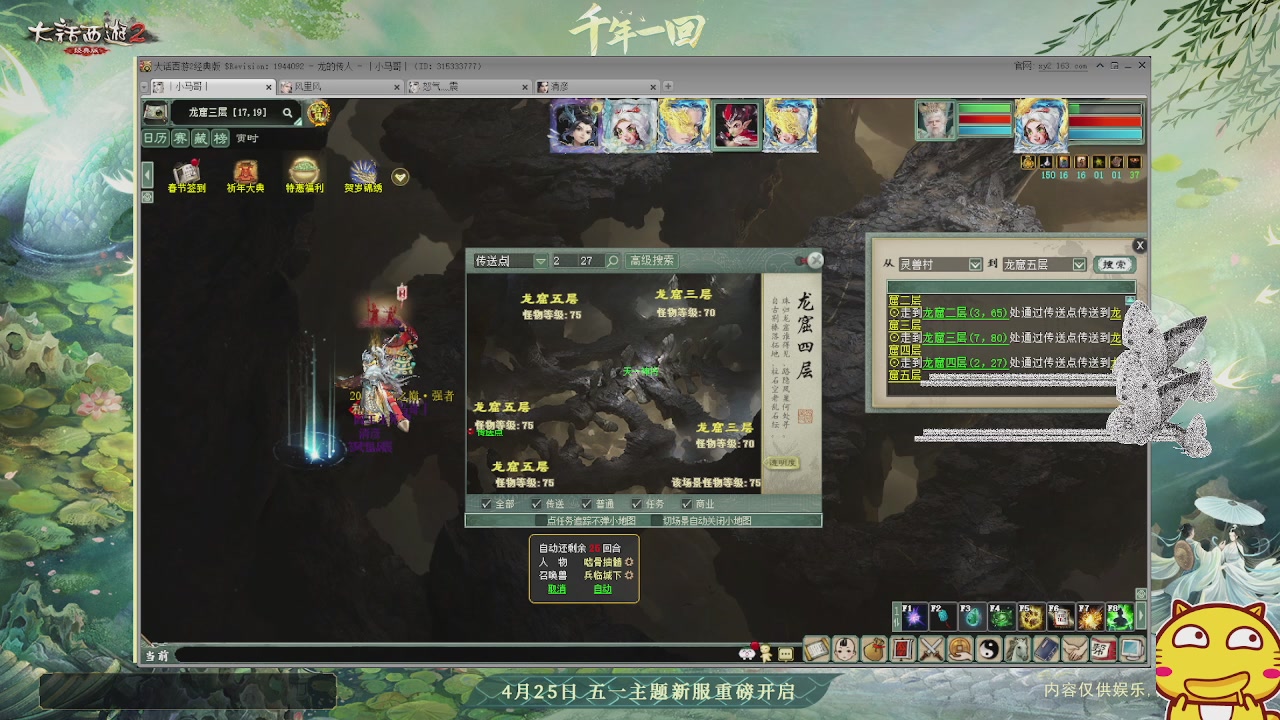Toggle the 任务 checkbox on the map
1280x720 pixels.
tap(634, 502)
